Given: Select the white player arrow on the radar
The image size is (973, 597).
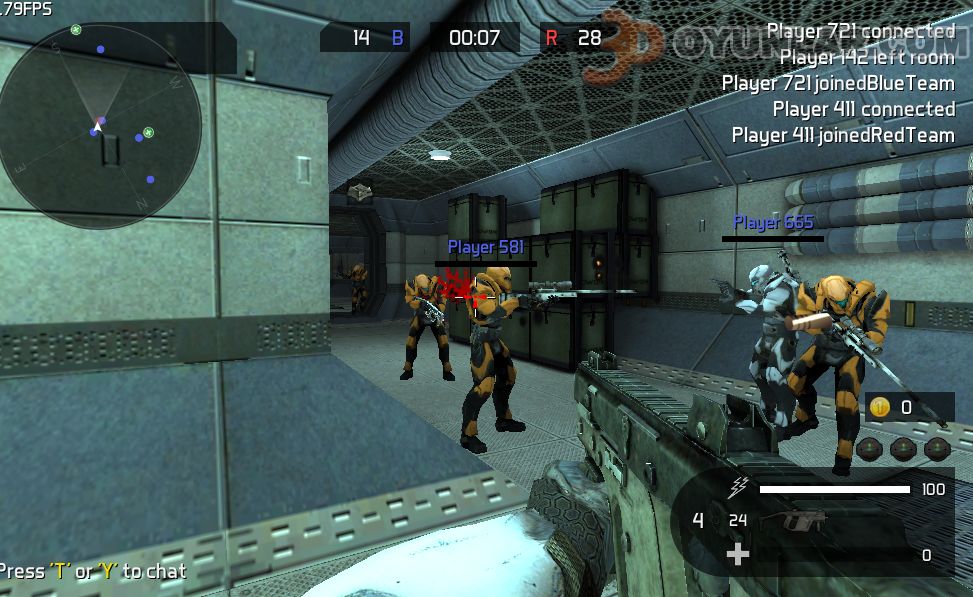Looking at the screenshot, I should coord(99,123).
